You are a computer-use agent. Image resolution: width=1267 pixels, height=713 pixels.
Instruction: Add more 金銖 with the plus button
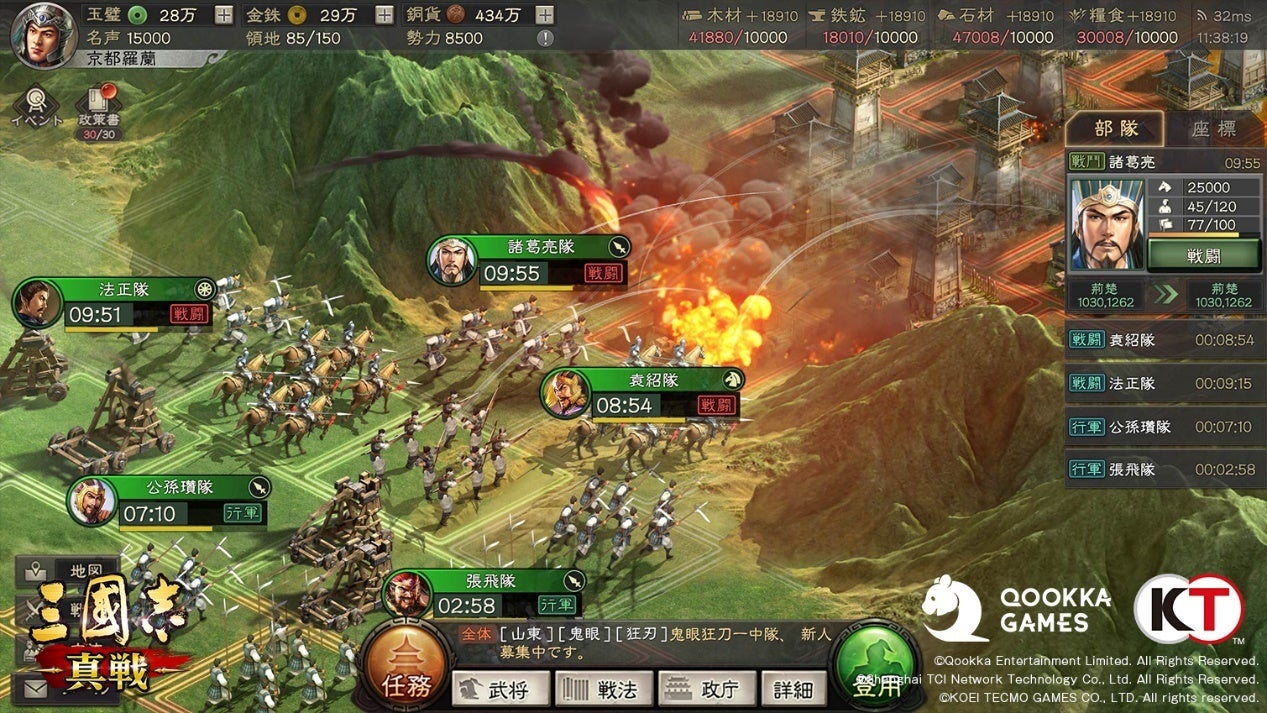[x=384, y=15]
